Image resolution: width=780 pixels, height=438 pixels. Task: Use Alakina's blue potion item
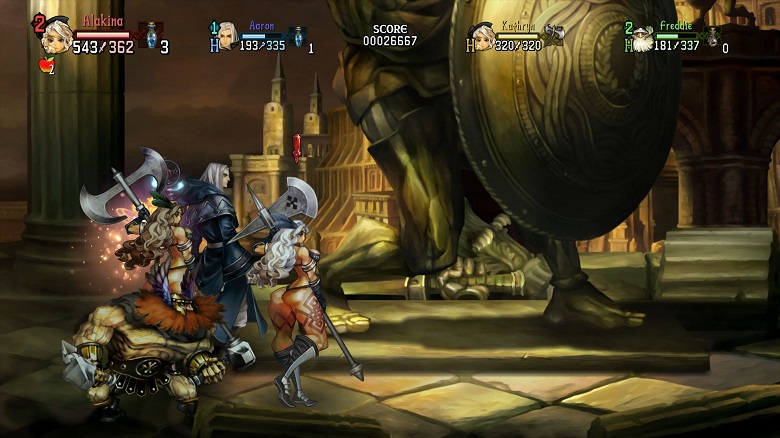(152, 36)
